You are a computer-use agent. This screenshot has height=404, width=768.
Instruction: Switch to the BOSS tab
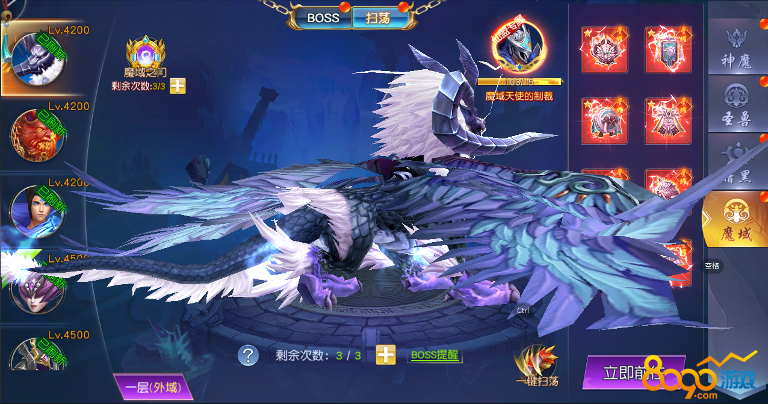coord(322,17)
